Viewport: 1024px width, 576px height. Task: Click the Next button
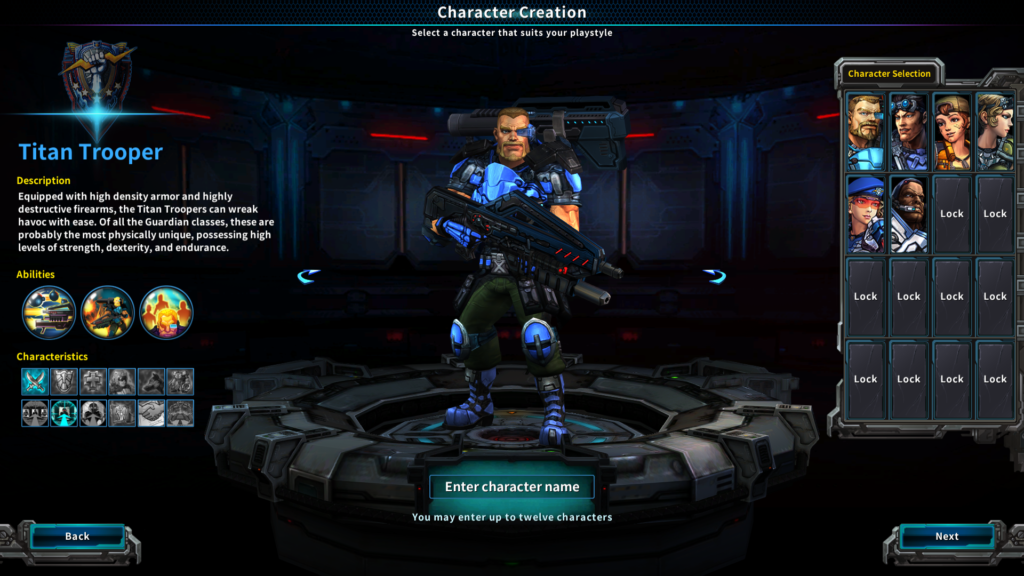pyautogui.click(x=946, y=537)
